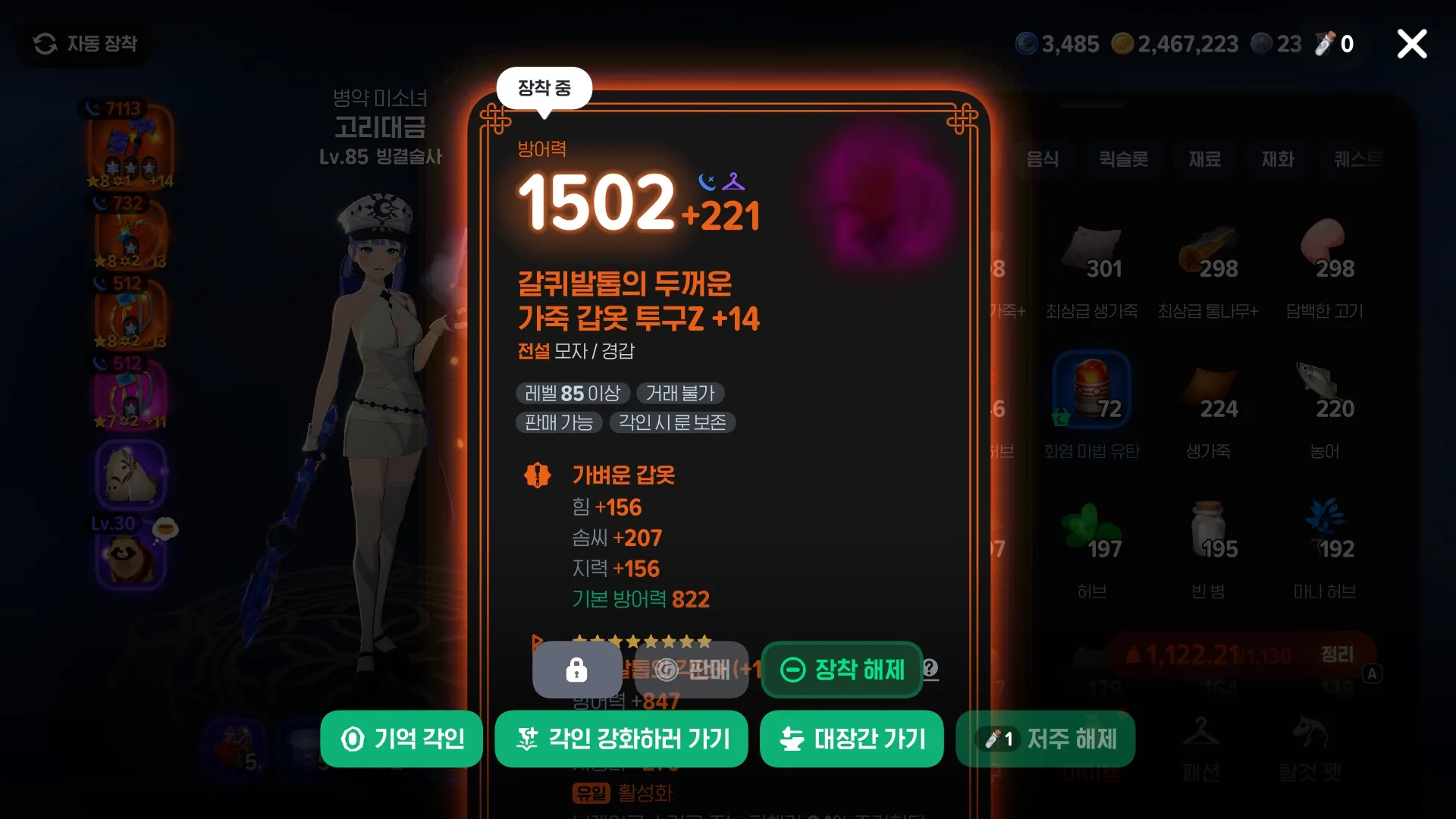Click the 장착 해제 unequip button
This screenshot has height=819, width=1456.
pos(842,670)
